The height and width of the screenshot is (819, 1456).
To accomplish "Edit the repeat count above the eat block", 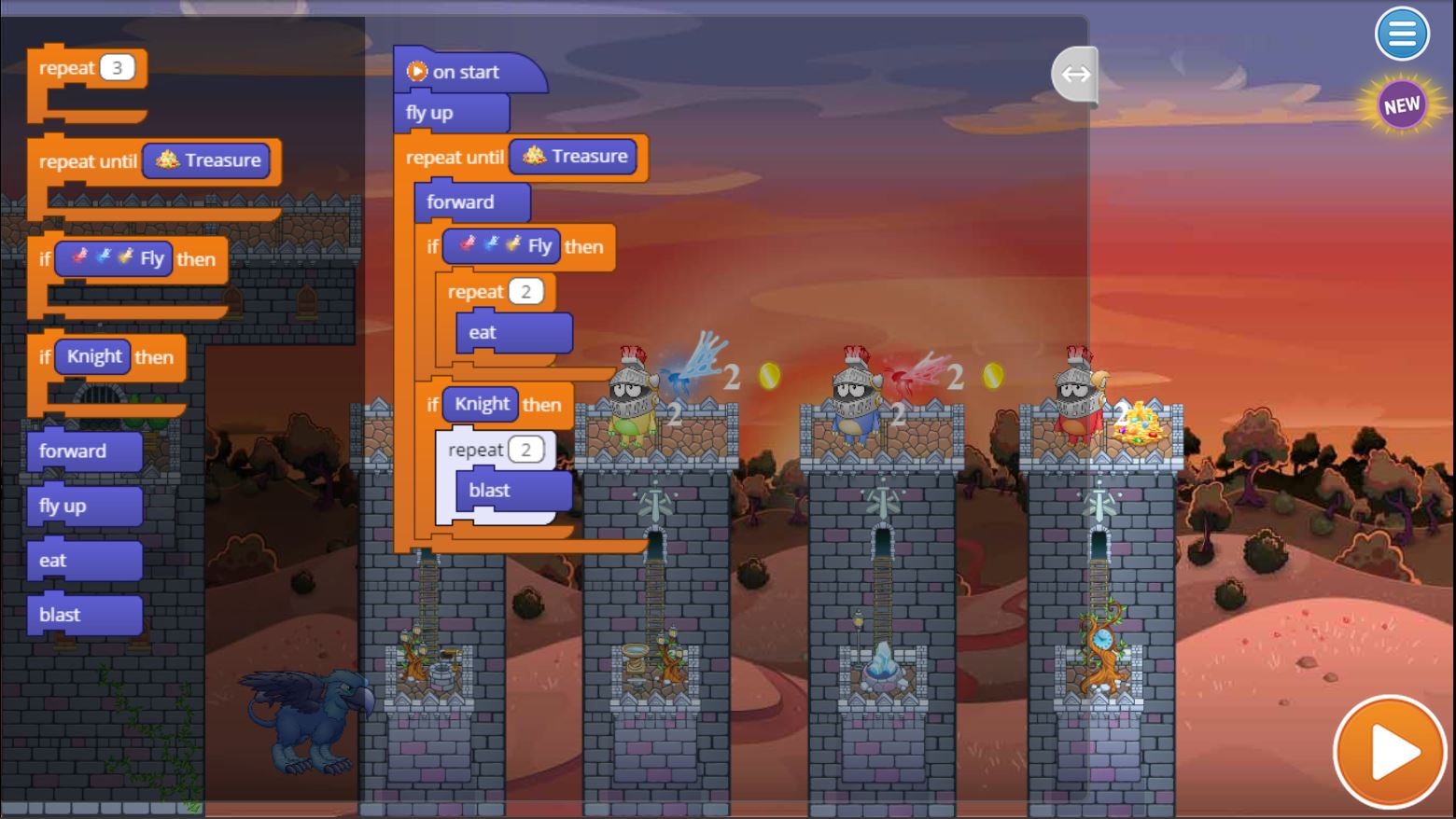I will pyautogui.click(x=525, y=292).
